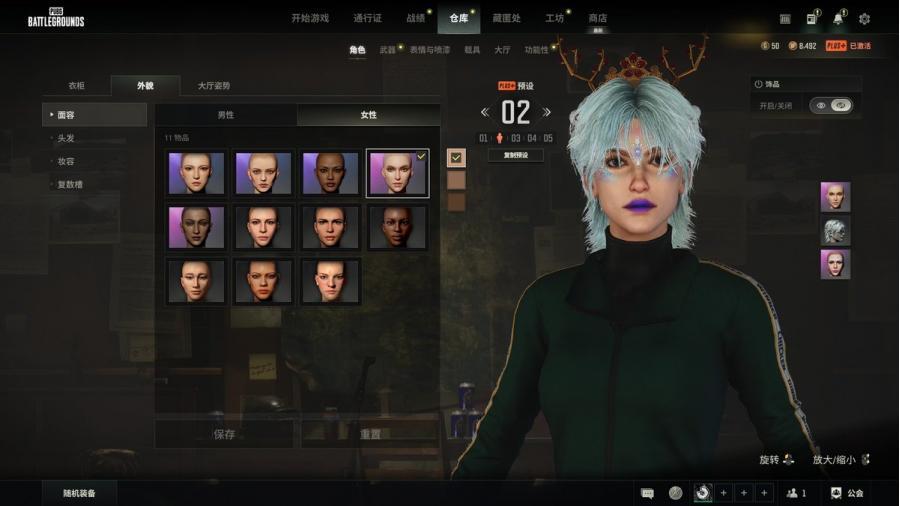Screen dimensions: 900x506
Task: Pick the darkest skin tone swatch
Action: (456, 202)
